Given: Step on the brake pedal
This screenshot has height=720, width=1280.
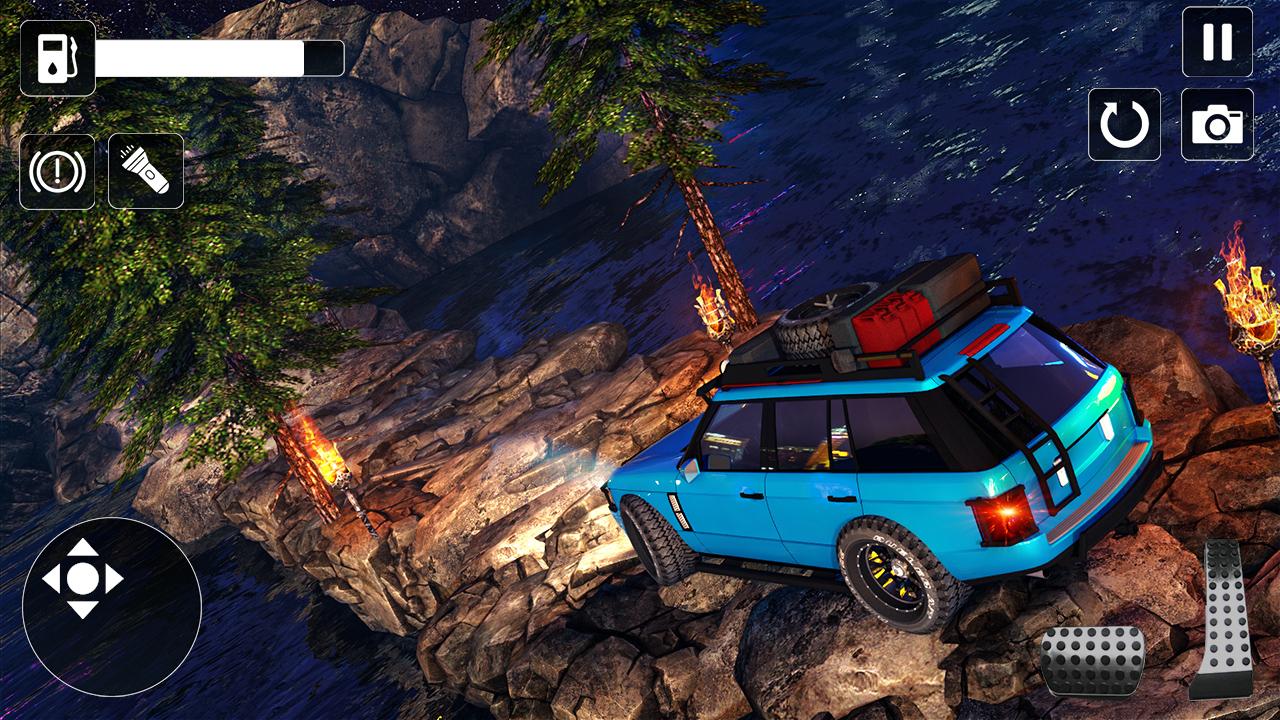Looking at the screenshot, I should click(x=1092, y=659).
